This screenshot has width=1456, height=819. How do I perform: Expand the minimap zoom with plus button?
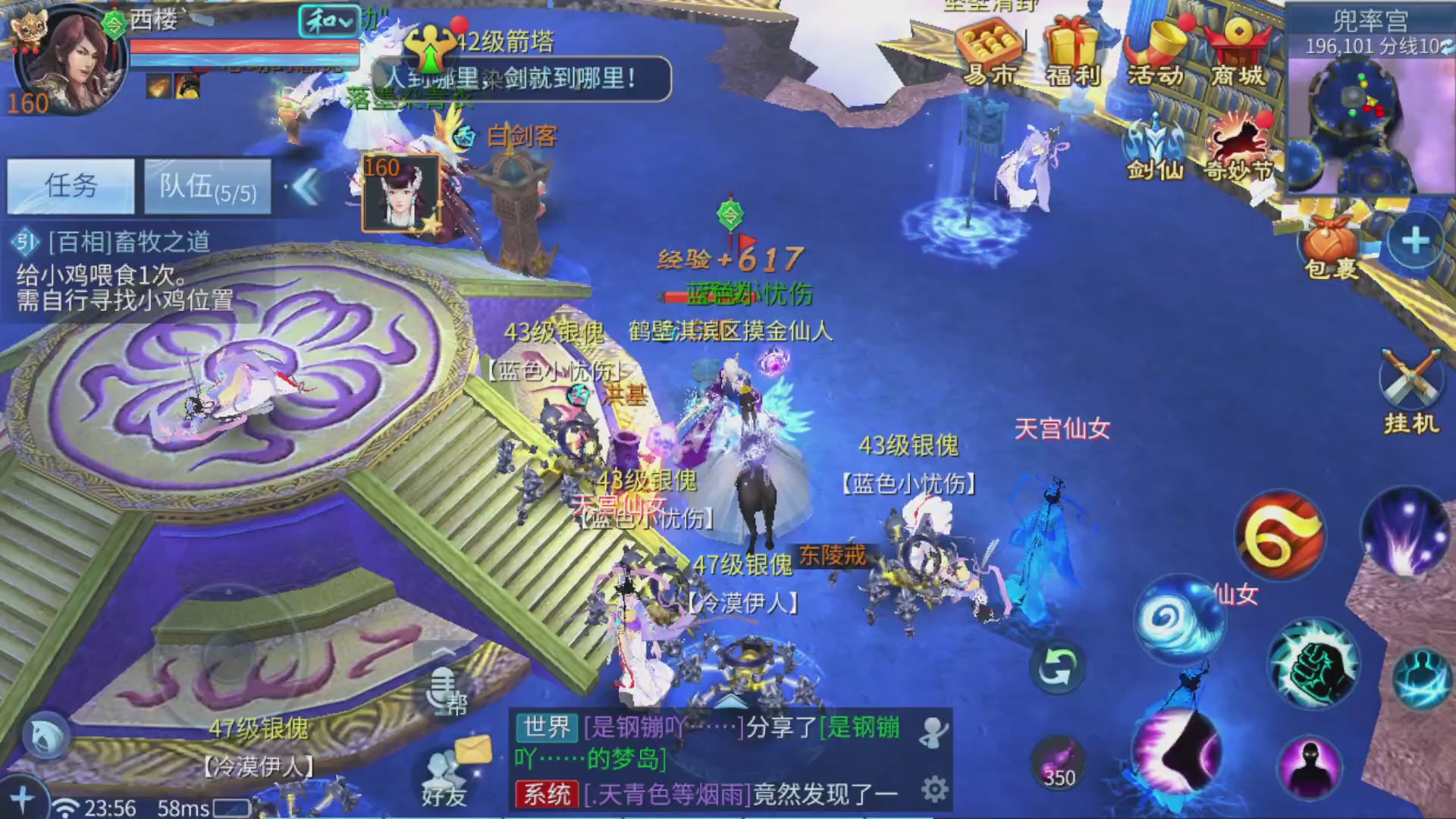point(1415,241)
